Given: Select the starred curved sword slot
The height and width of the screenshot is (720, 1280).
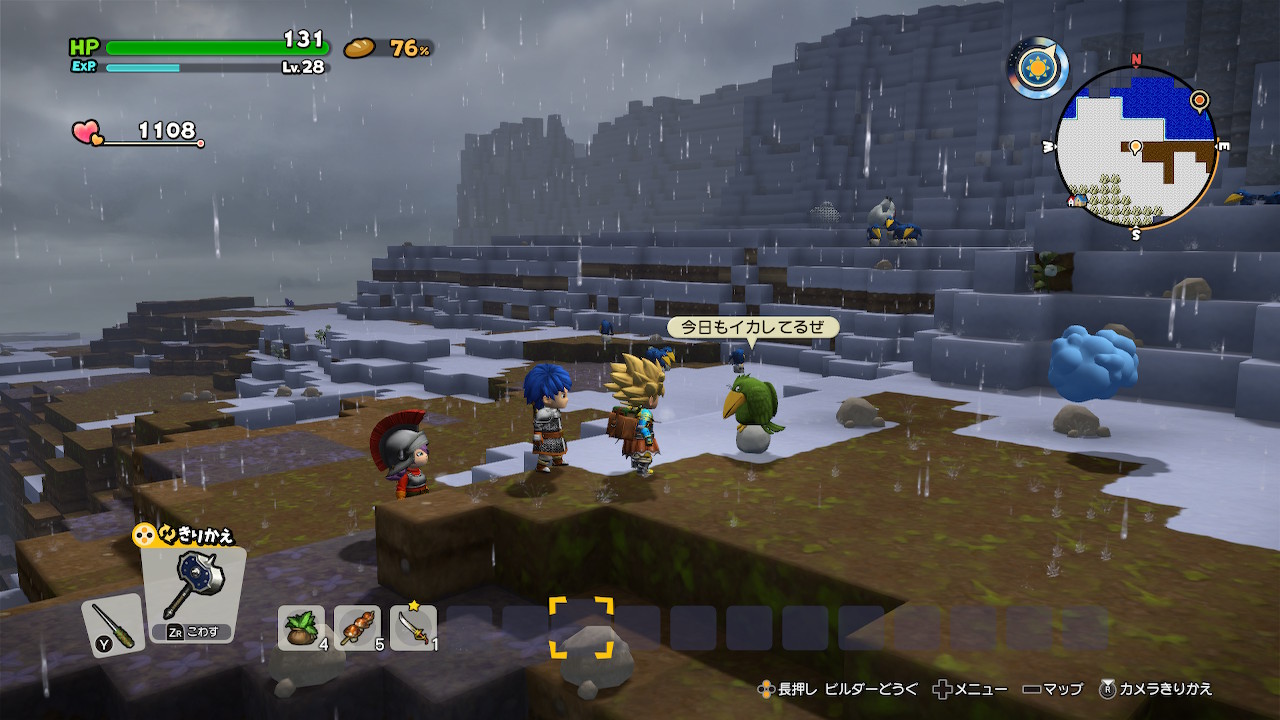Looking at the screenshot, I should [x=413, y=627].
